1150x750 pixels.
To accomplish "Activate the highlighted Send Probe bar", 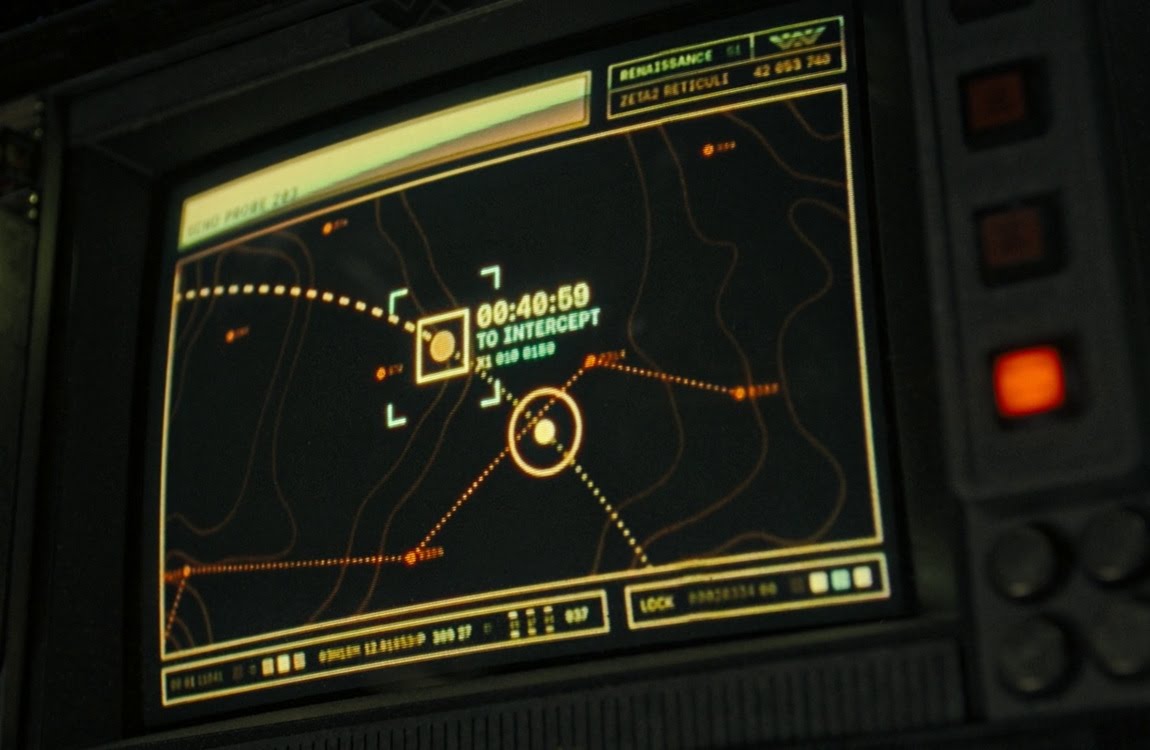I will click(x=385, y=162).
